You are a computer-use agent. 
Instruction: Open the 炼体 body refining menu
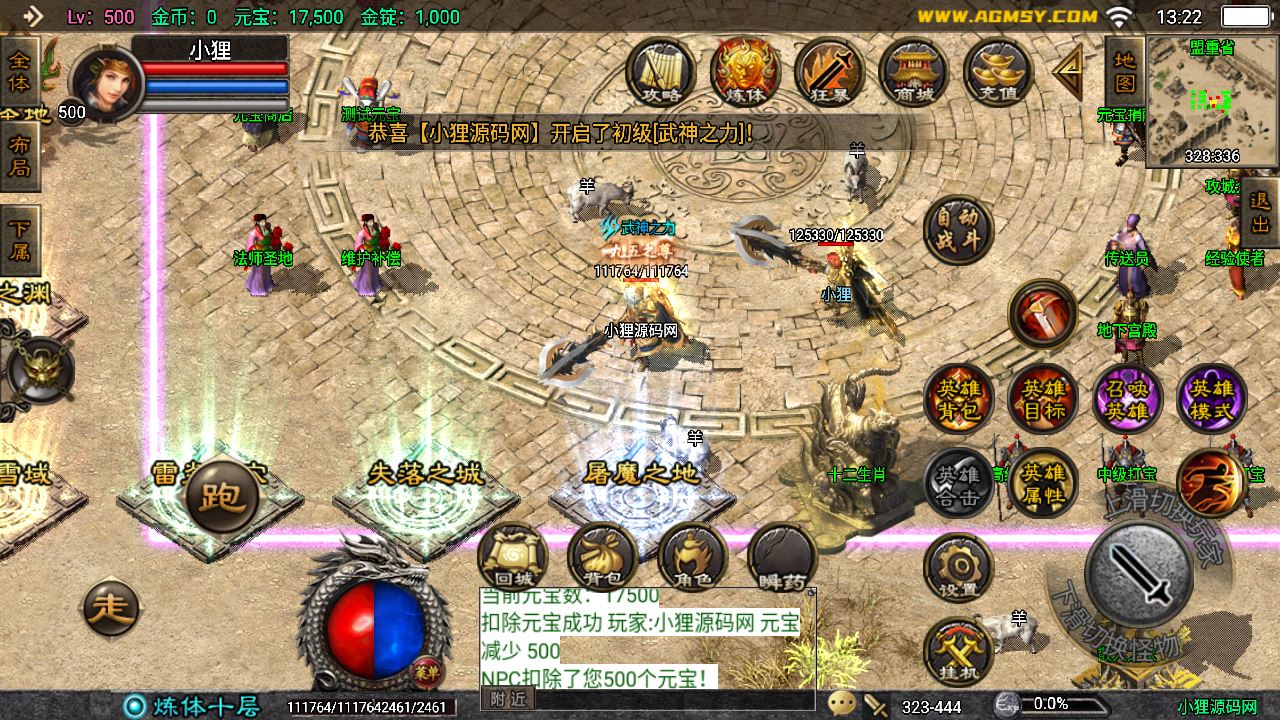tap(745, 71)
